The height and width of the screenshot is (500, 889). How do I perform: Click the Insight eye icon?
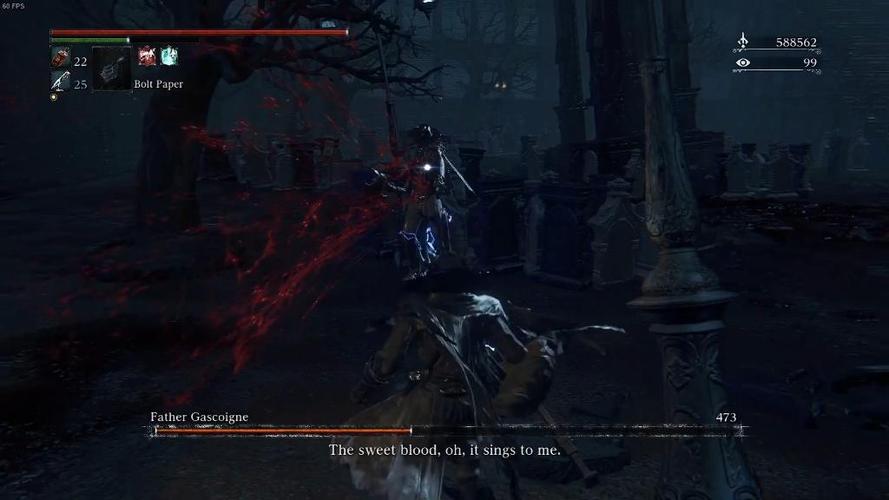pos(743,63)
